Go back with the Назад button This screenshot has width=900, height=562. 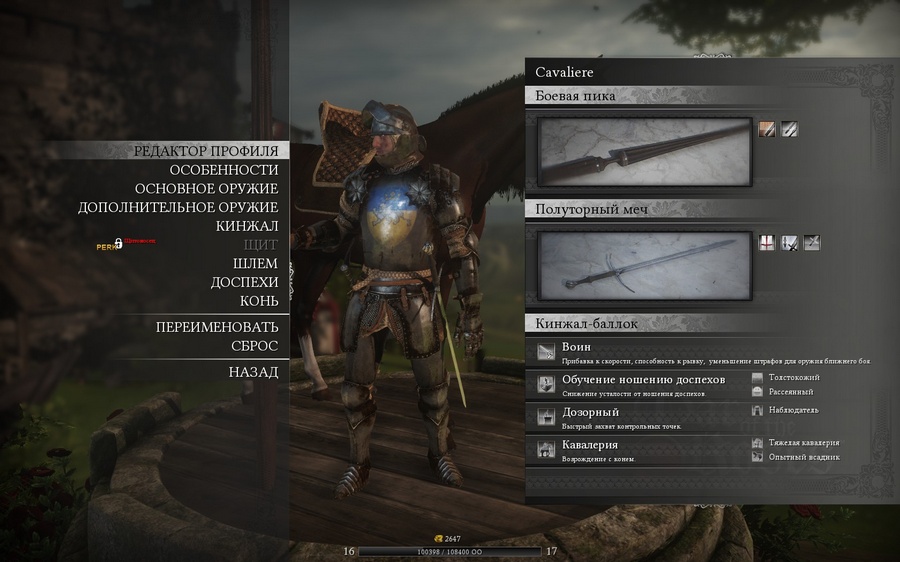253,372
